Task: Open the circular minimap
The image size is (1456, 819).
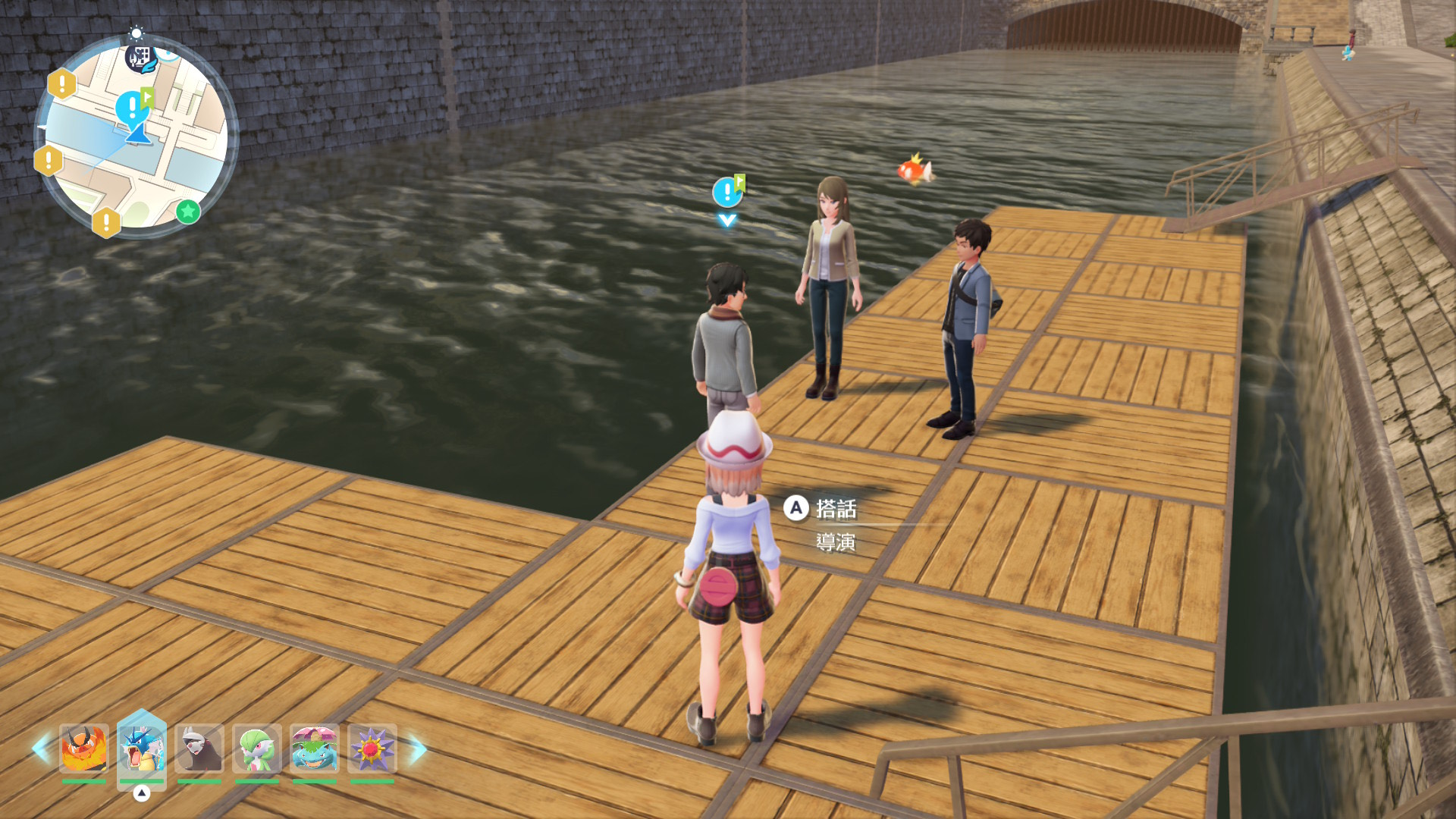Action: click(136, 137)
